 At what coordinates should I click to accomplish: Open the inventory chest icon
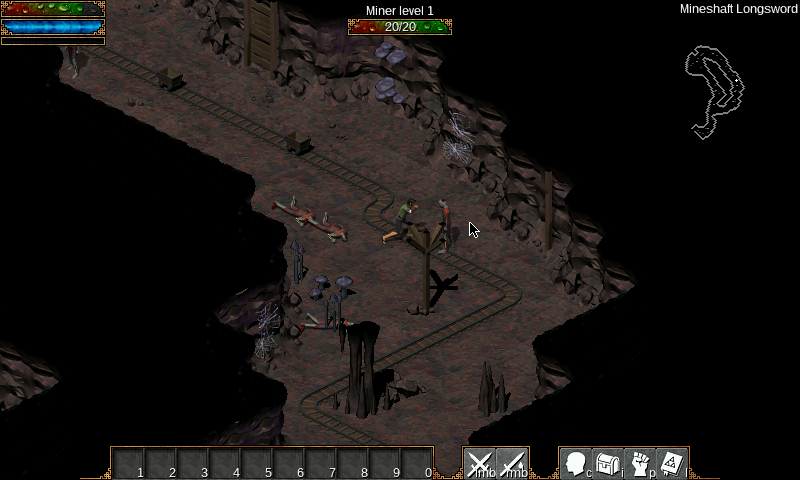(607, 464)
